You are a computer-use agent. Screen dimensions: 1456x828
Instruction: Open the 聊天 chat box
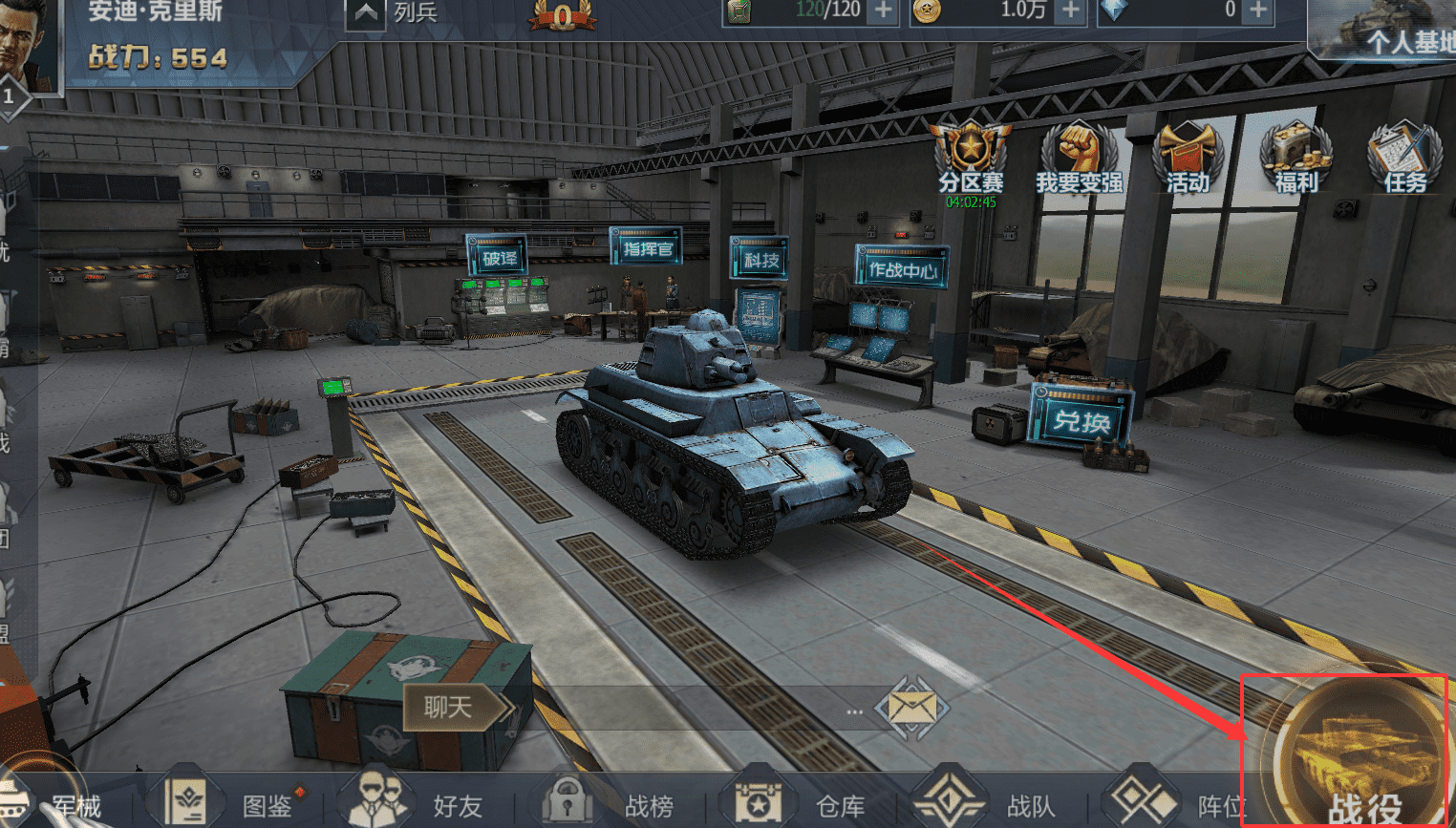(449, 708)
